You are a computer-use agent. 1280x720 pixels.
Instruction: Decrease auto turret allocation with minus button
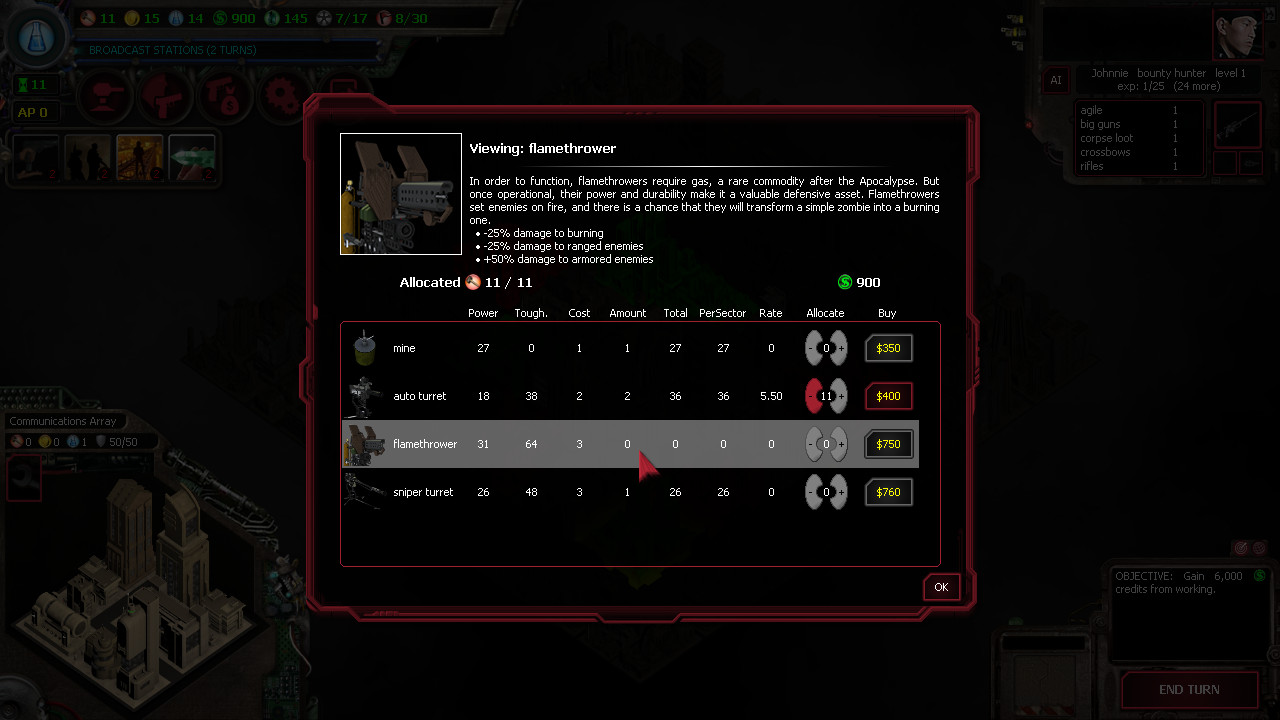tap(810, 396)
